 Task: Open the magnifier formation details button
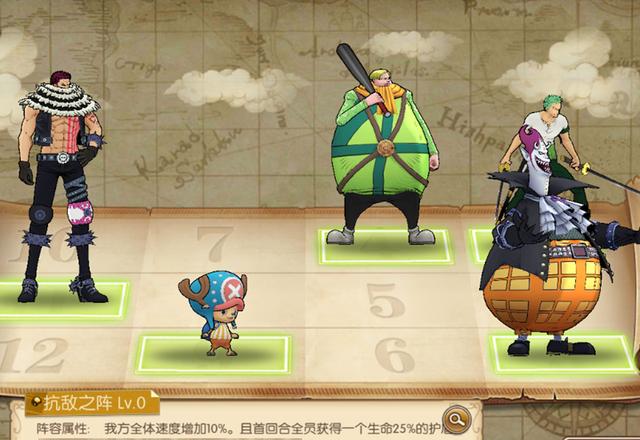(457, 417)
